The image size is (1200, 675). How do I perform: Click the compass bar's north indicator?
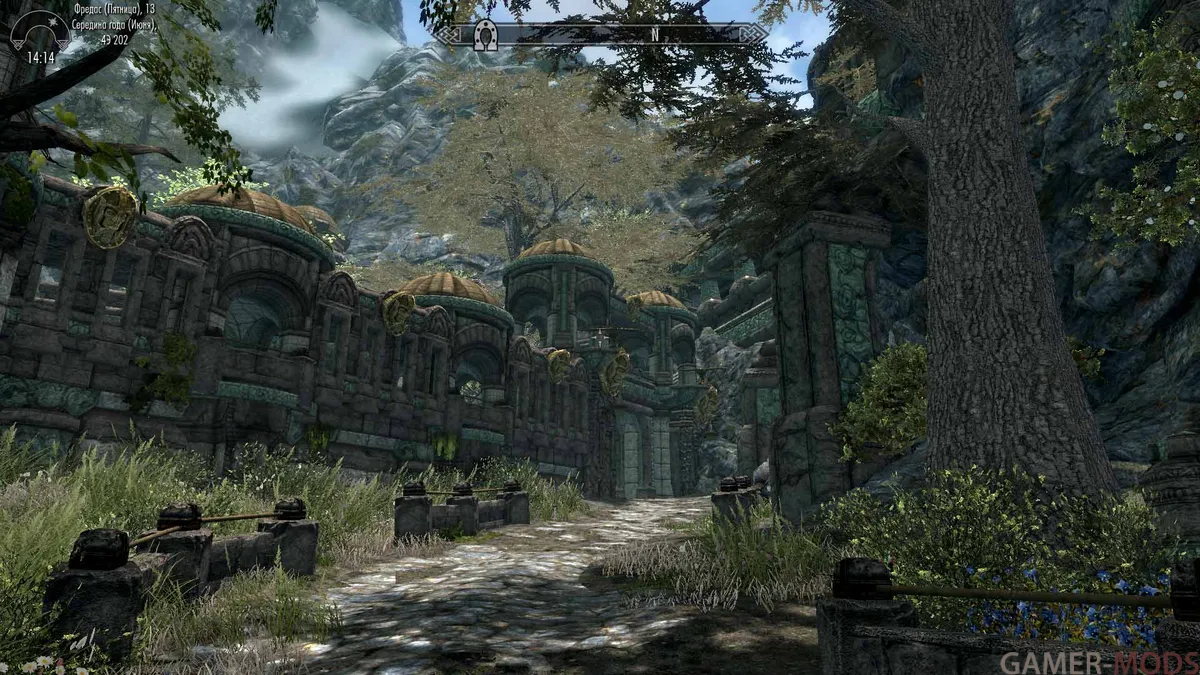tap(653, 34)
